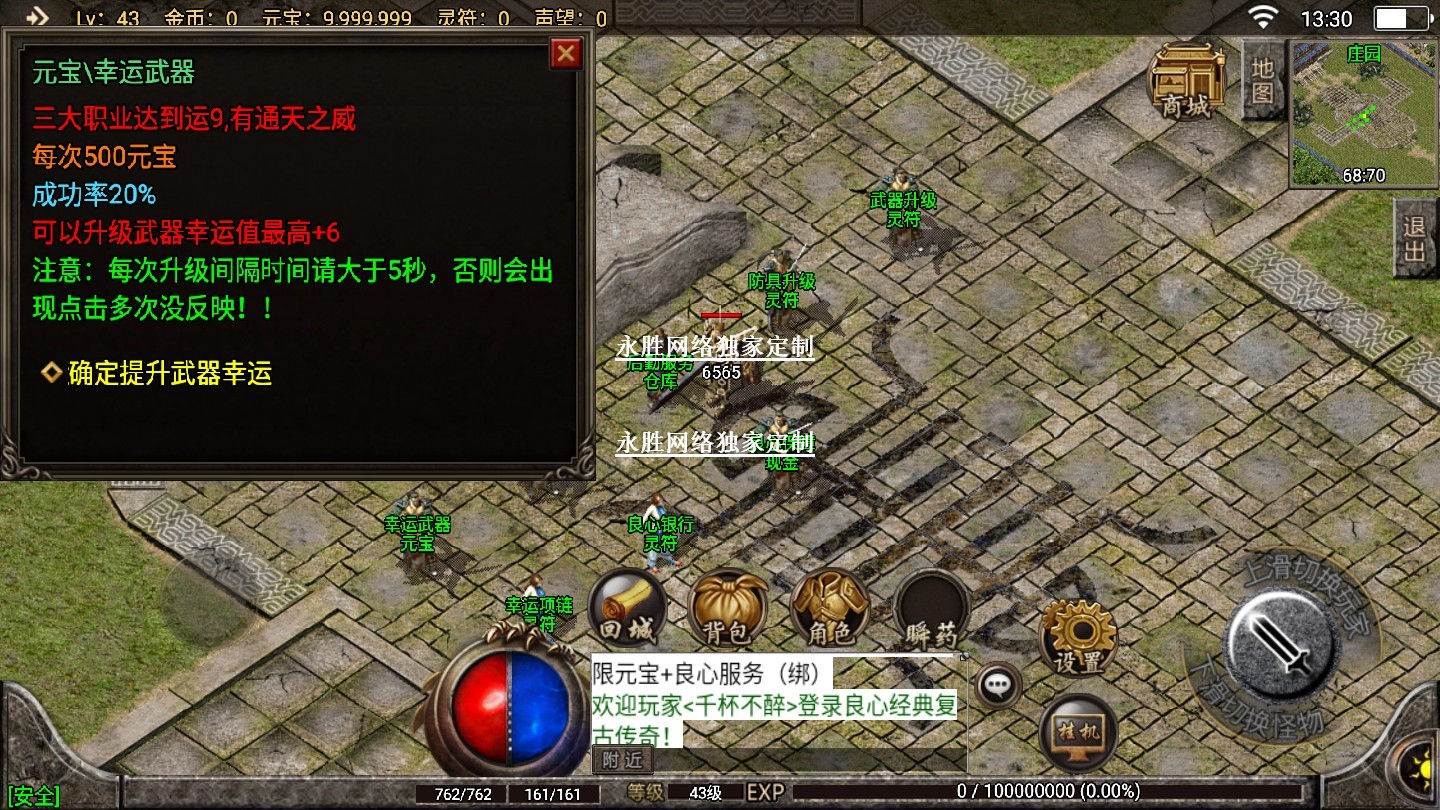Viewport: 1440px width, 810px height.
Task: Tap the 退出 exit button
Action: (x=1415, y=238)
